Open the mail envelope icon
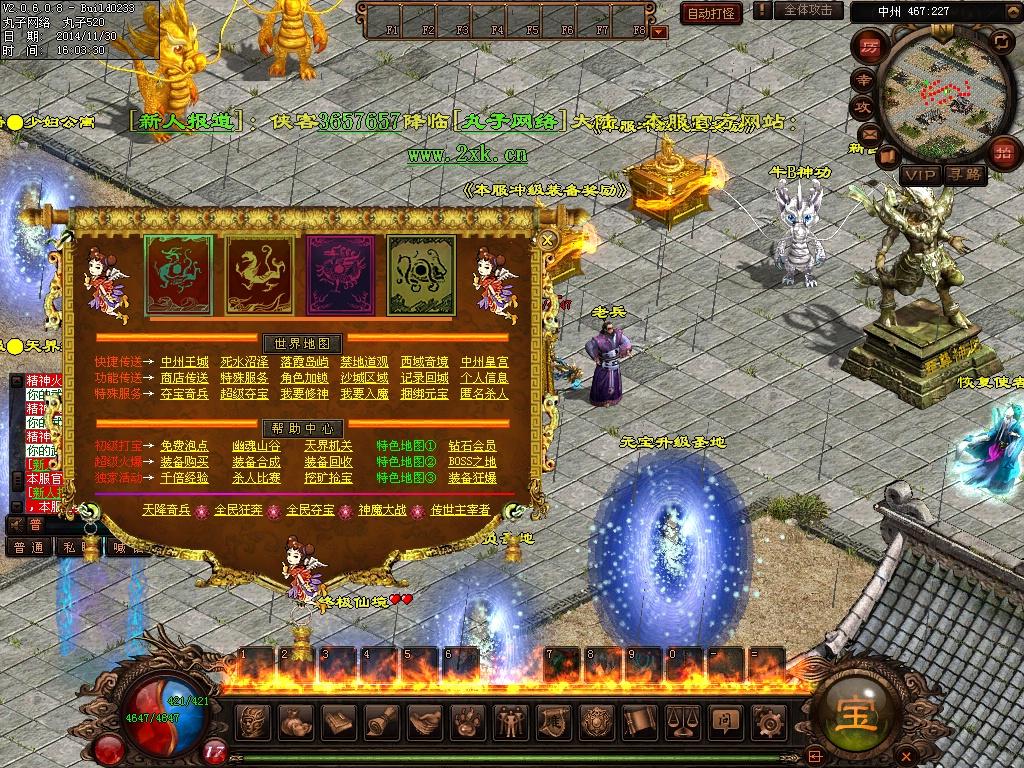The width and height of the screenshot is (1024, 768). point(867,134)
